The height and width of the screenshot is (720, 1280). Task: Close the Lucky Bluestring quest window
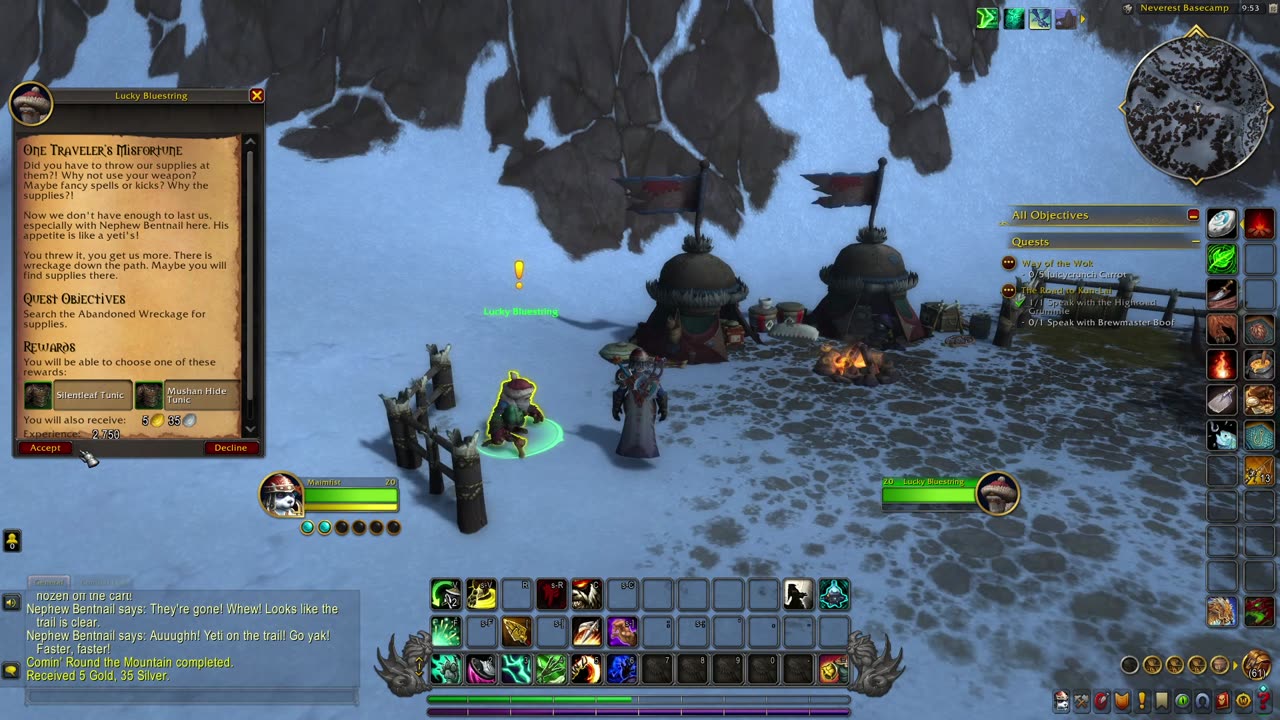[257, 96]
